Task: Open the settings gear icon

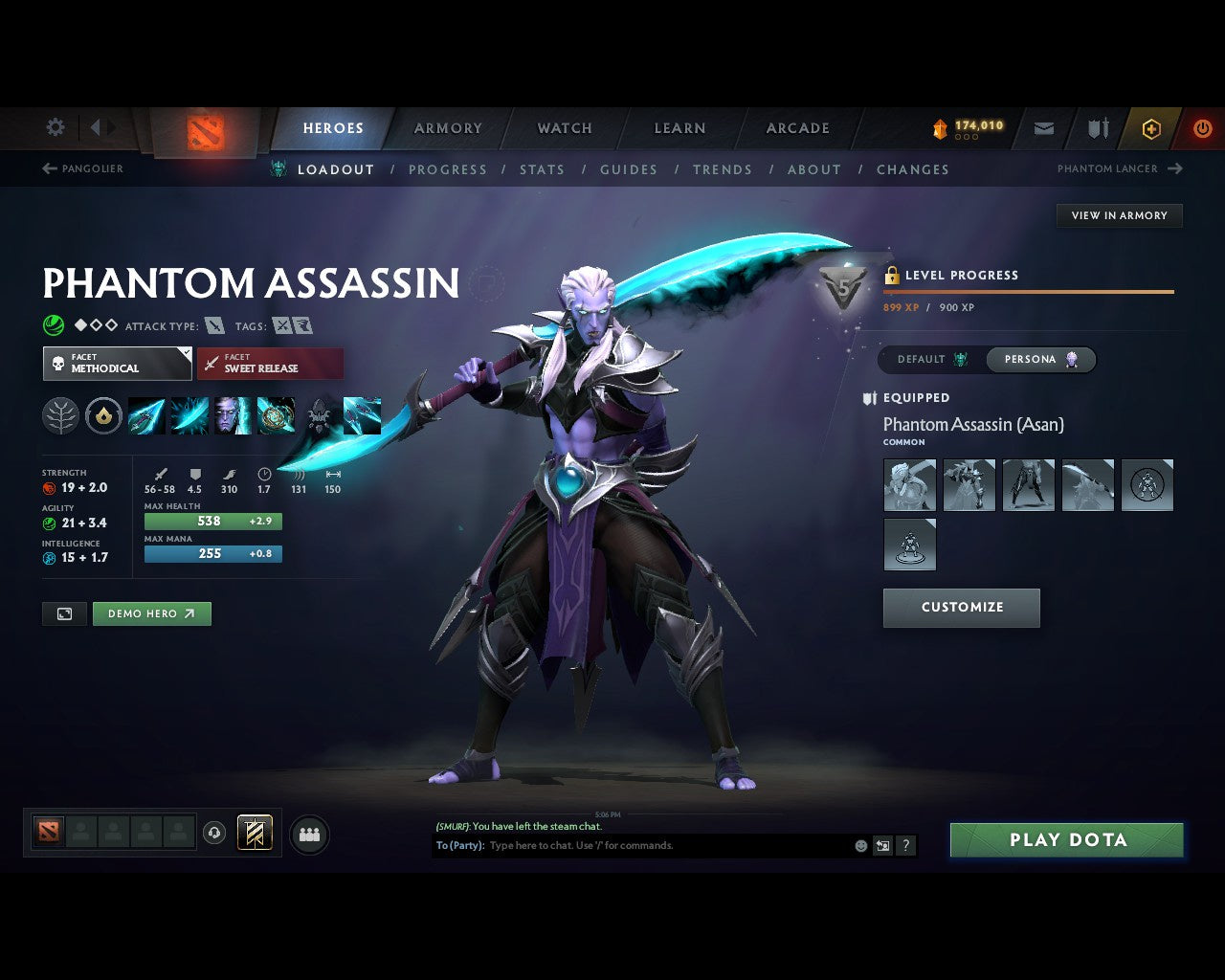Action: click(x=56, y=127)
